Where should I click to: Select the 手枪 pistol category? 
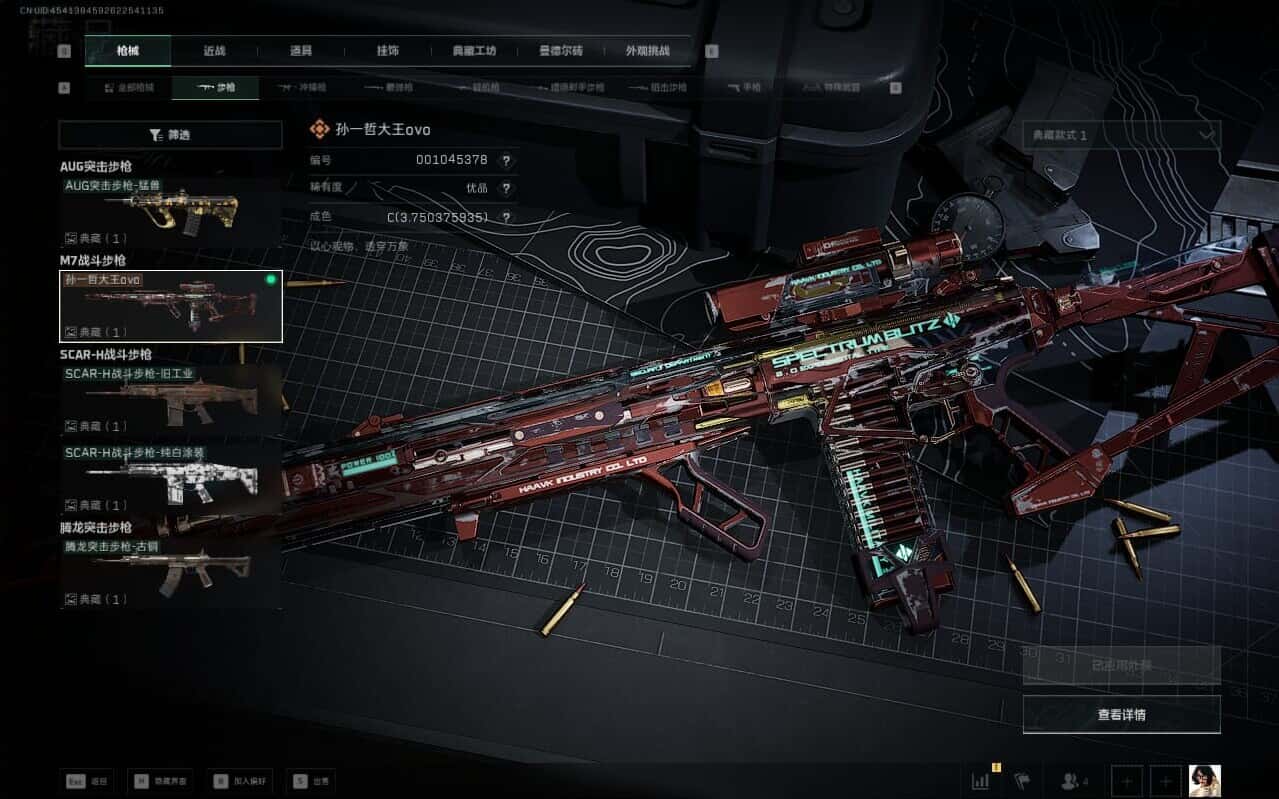coord(743,88)
